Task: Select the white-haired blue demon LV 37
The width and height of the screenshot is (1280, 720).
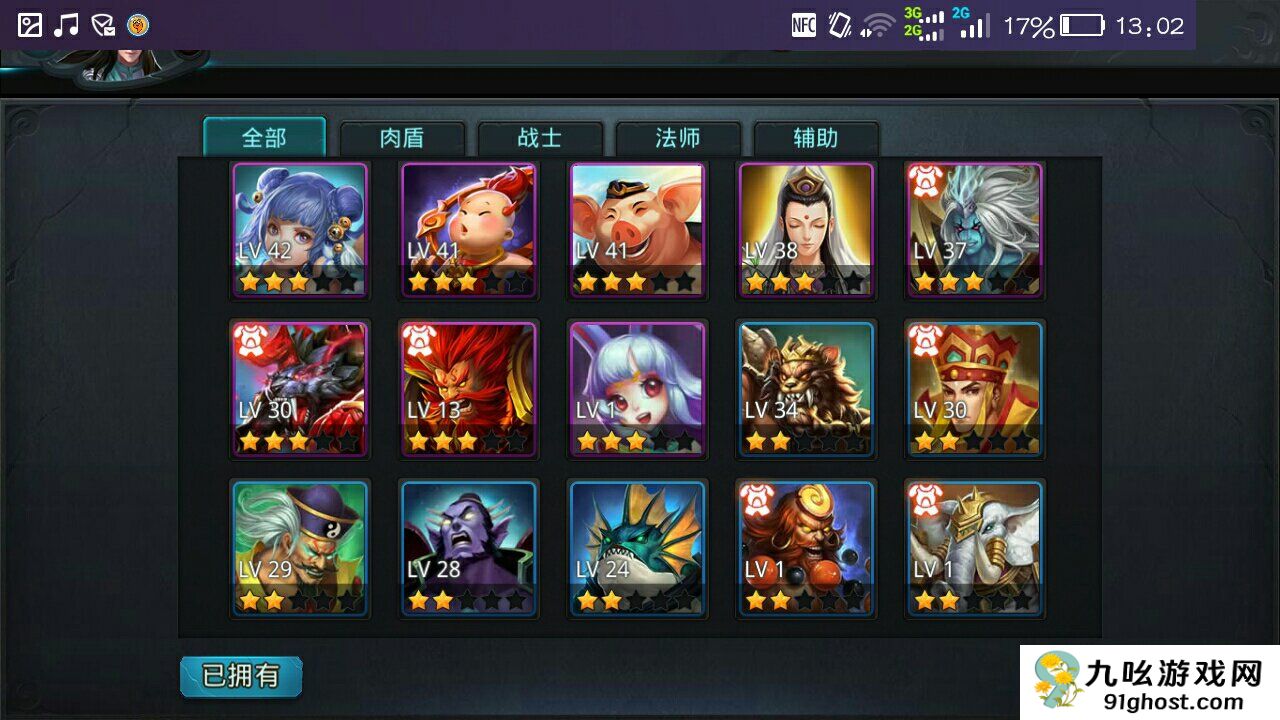Action: click(975, 230)
